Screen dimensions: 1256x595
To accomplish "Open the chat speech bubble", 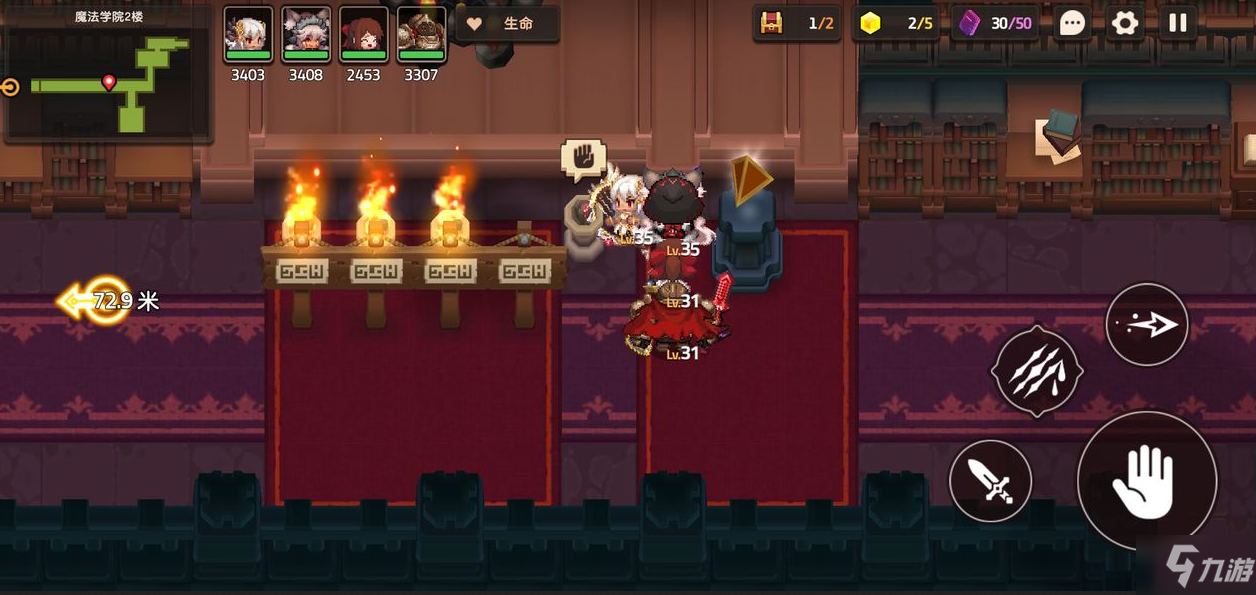I will click(x=1072, y=23).
